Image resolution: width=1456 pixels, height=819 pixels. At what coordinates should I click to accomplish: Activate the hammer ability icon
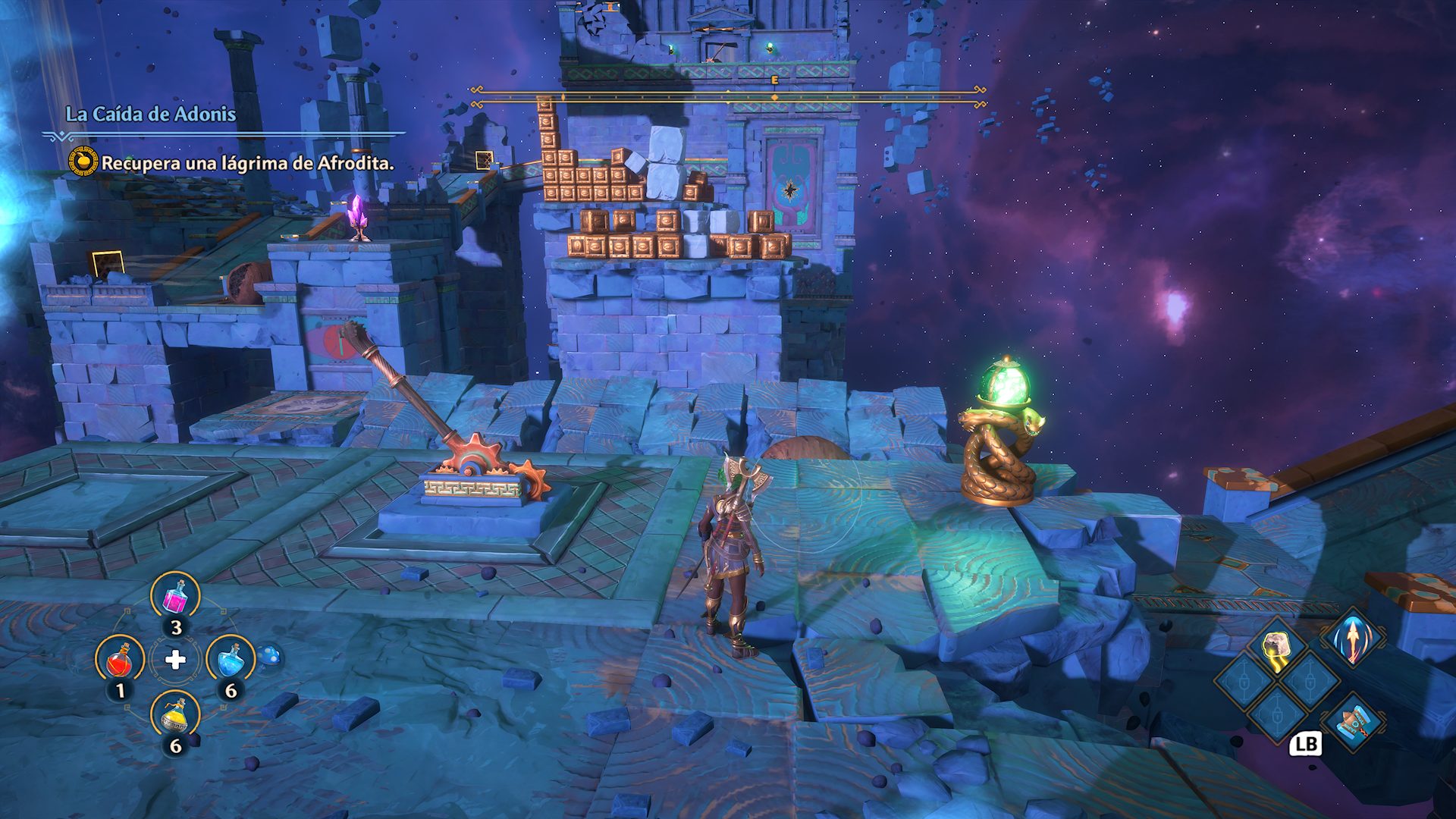tap(1354, 721)
